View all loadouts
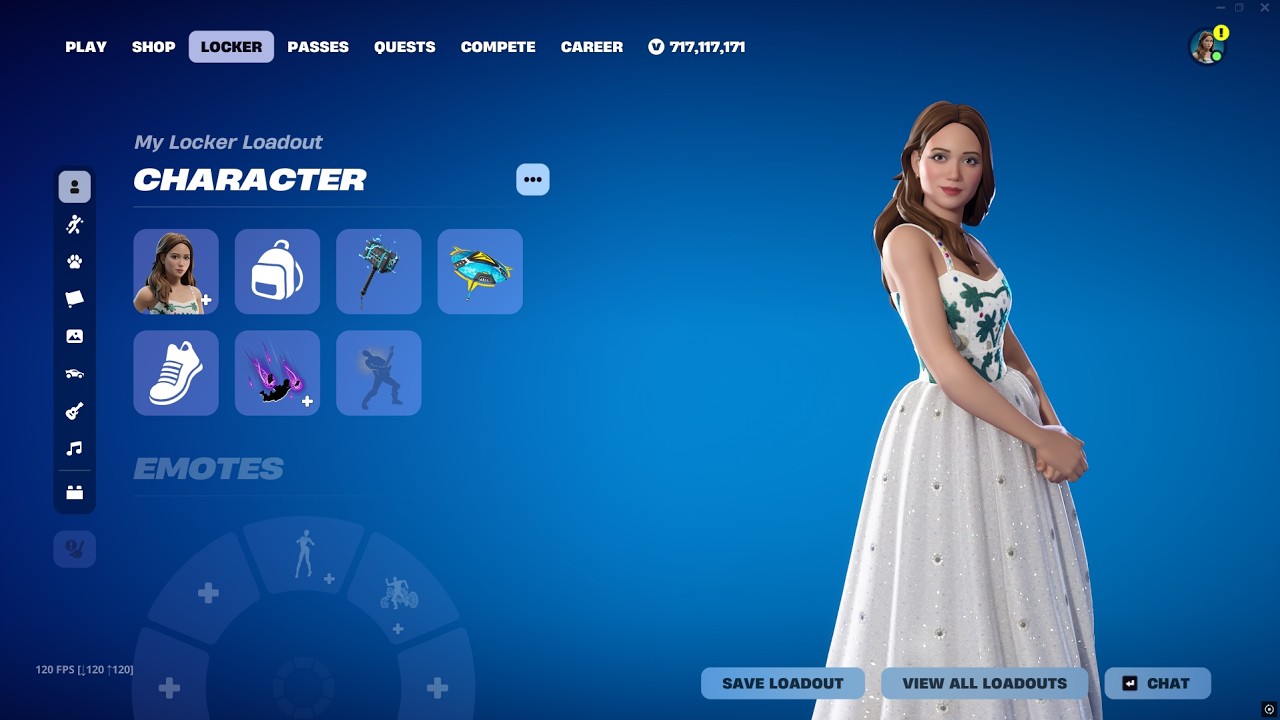This screenshot has width=1280, height=720. pos(984,684)
